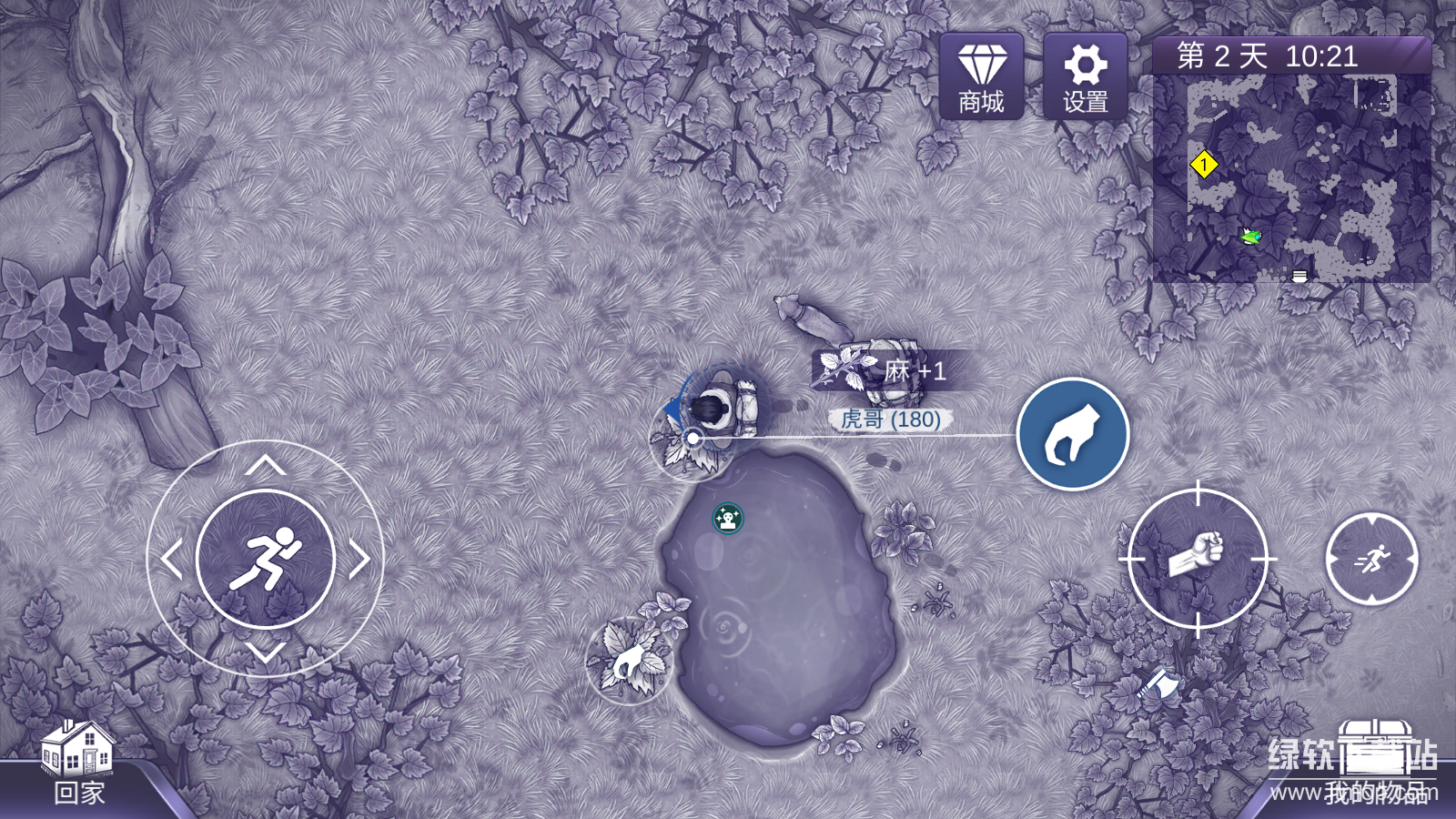Tap the large hand pickup button
The height and width of the screenshot is (819, 1456).
tap(1072, 435)
